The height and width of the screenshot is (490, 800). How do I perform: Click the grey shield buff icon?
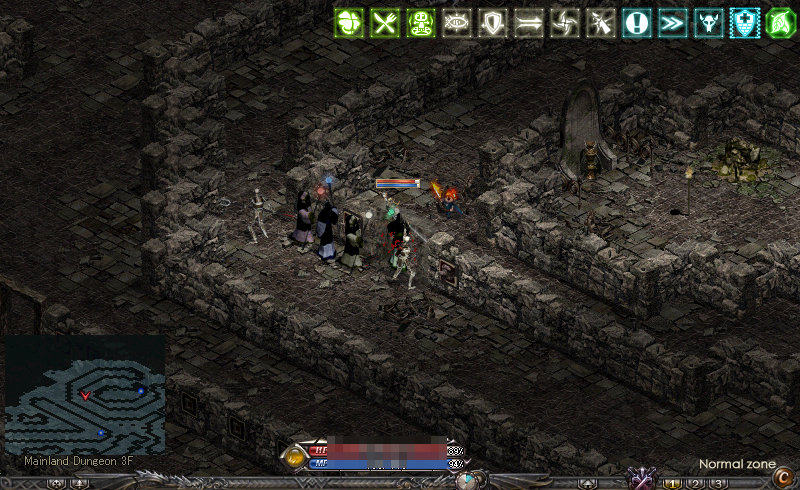tap(493, 23)
